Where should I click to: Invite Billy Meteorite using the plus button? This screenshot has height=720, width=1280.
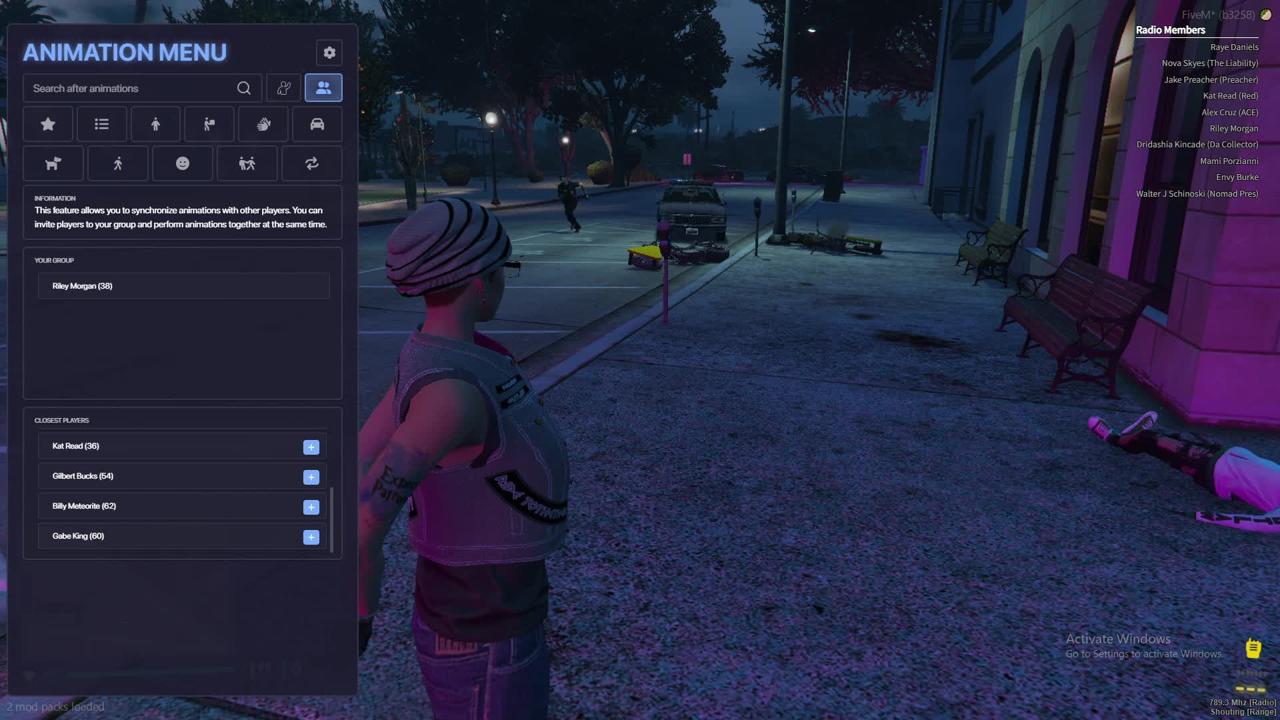click(x=311, y=507)
